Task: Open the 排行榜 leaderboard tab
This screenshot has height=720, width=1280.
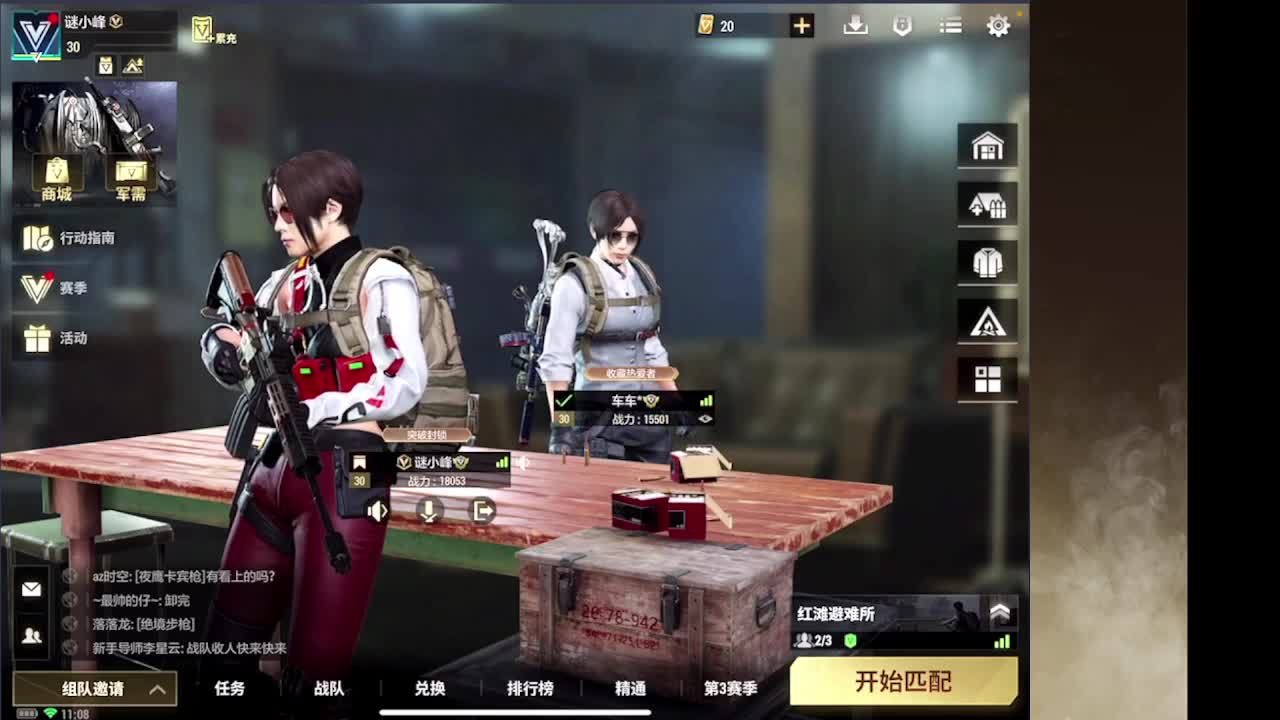Action: pos(531,689)
